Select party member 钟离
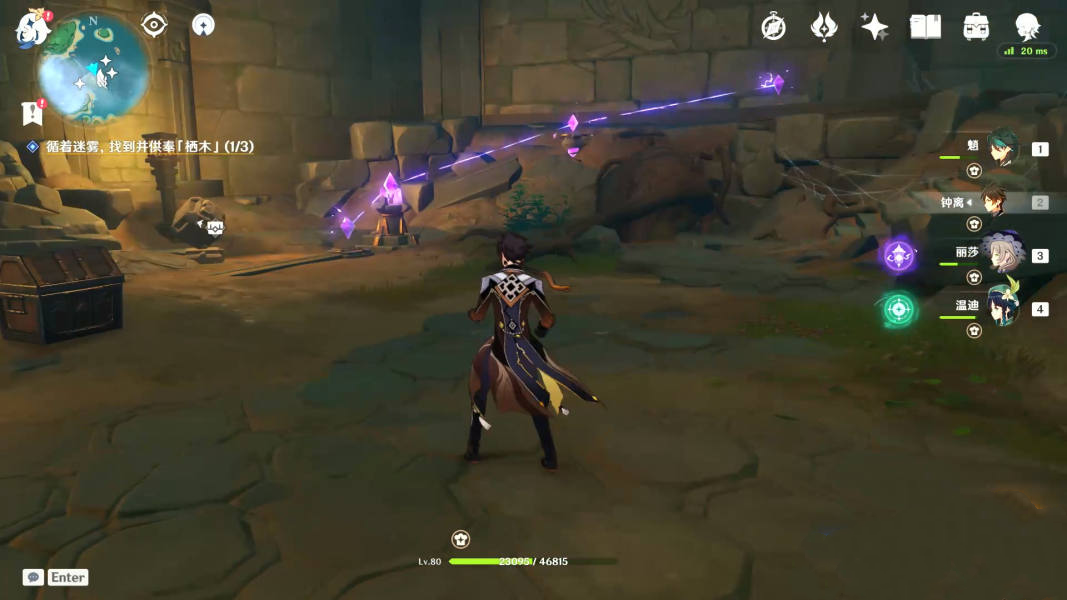 point(994,202)
